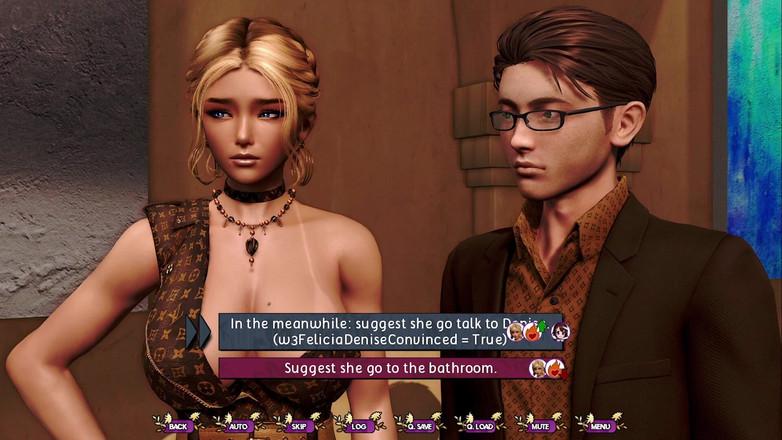
Task: Toggle the Mute button
Action: click(x=540, y=425)
